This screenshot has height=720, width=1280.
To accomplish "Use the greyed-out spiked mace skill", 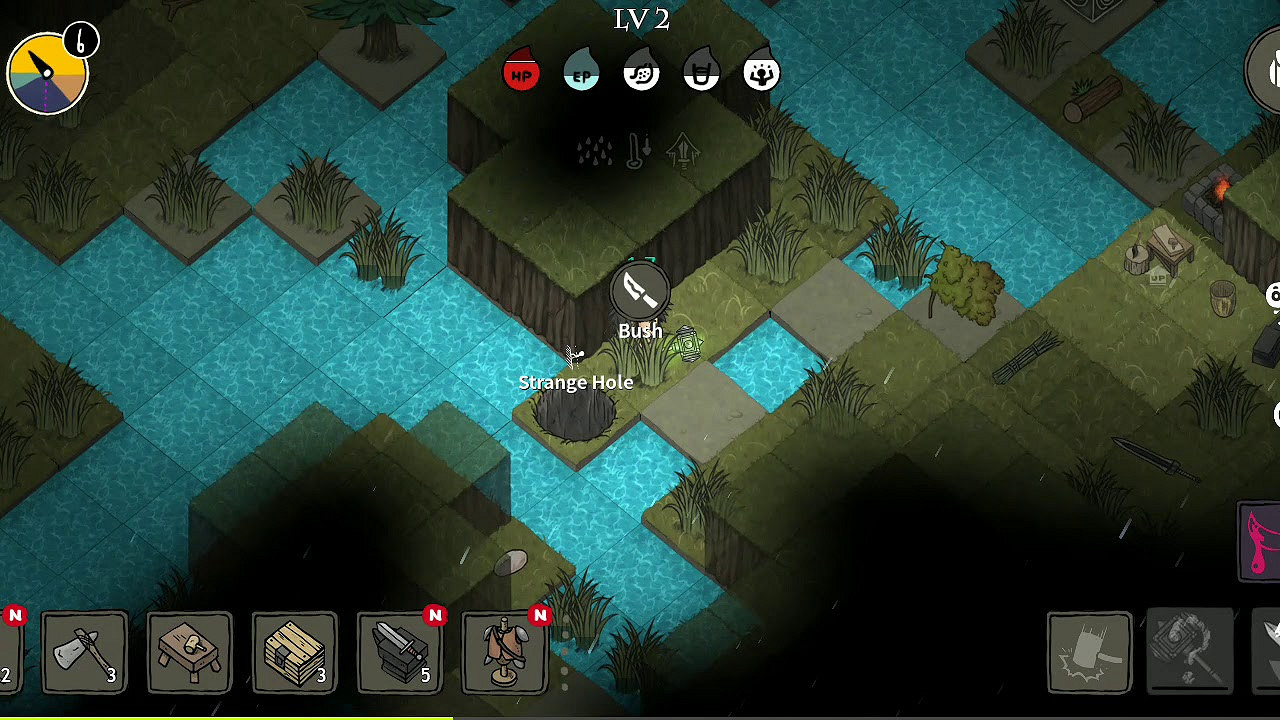I will tap(1189, 650).
